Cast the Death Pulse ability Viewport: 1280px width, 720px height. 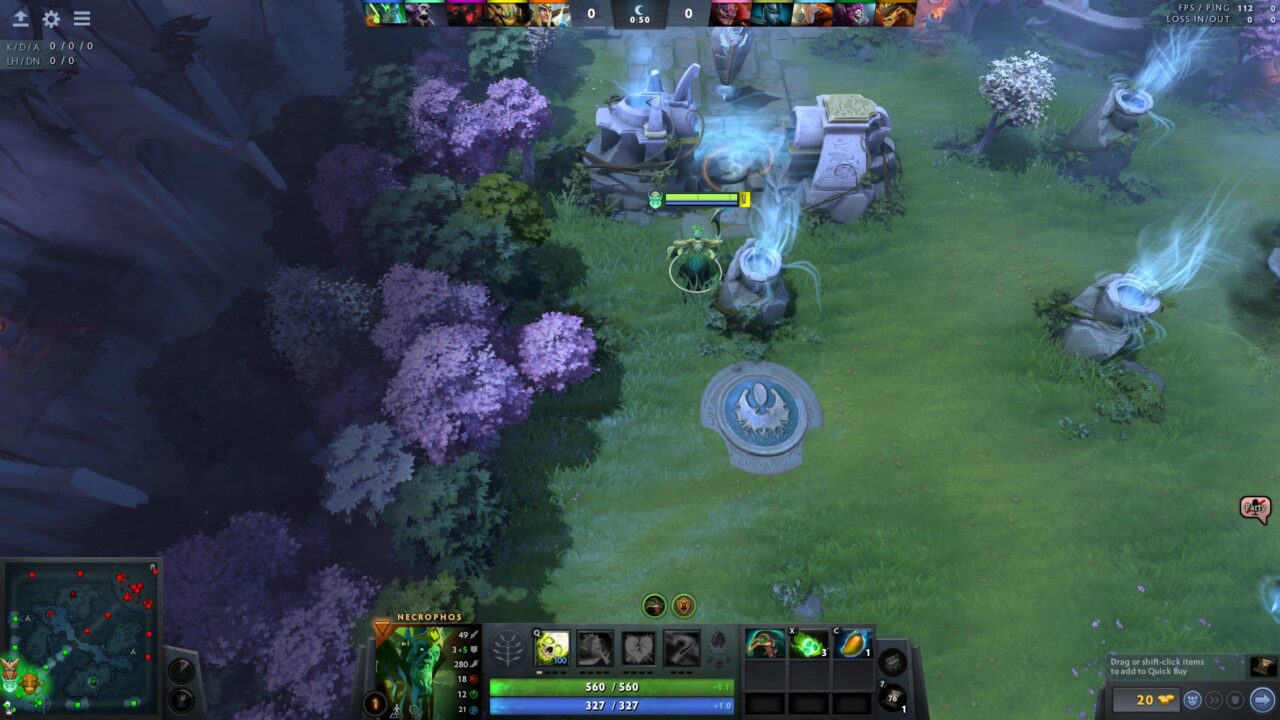pos(549,647)
